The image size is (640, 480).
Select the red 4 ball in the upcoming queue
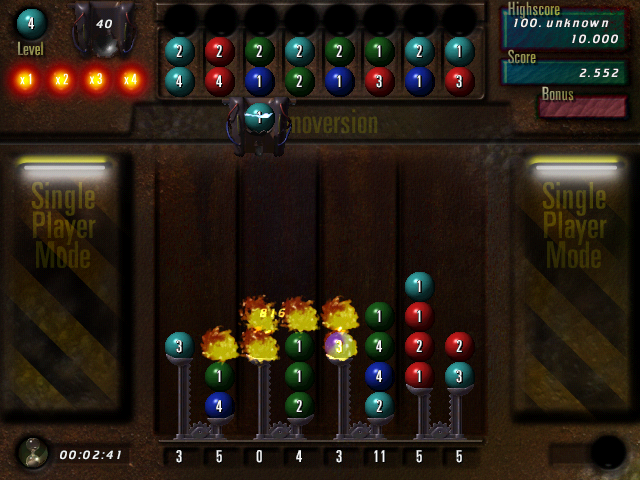click(219, 81)
